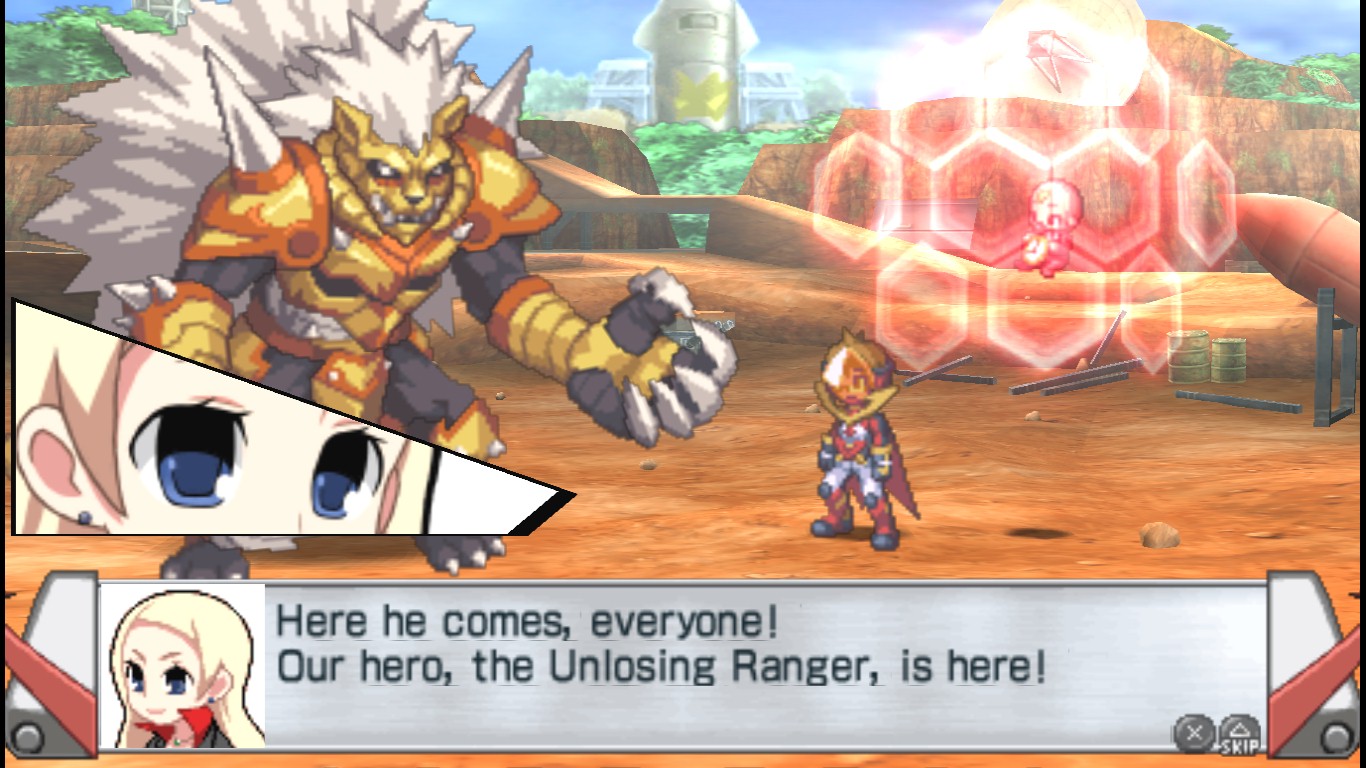The image size is (1366, 768).
Task: Click the X symbol inside the grey button circle
Action: tap(1194, 732)
